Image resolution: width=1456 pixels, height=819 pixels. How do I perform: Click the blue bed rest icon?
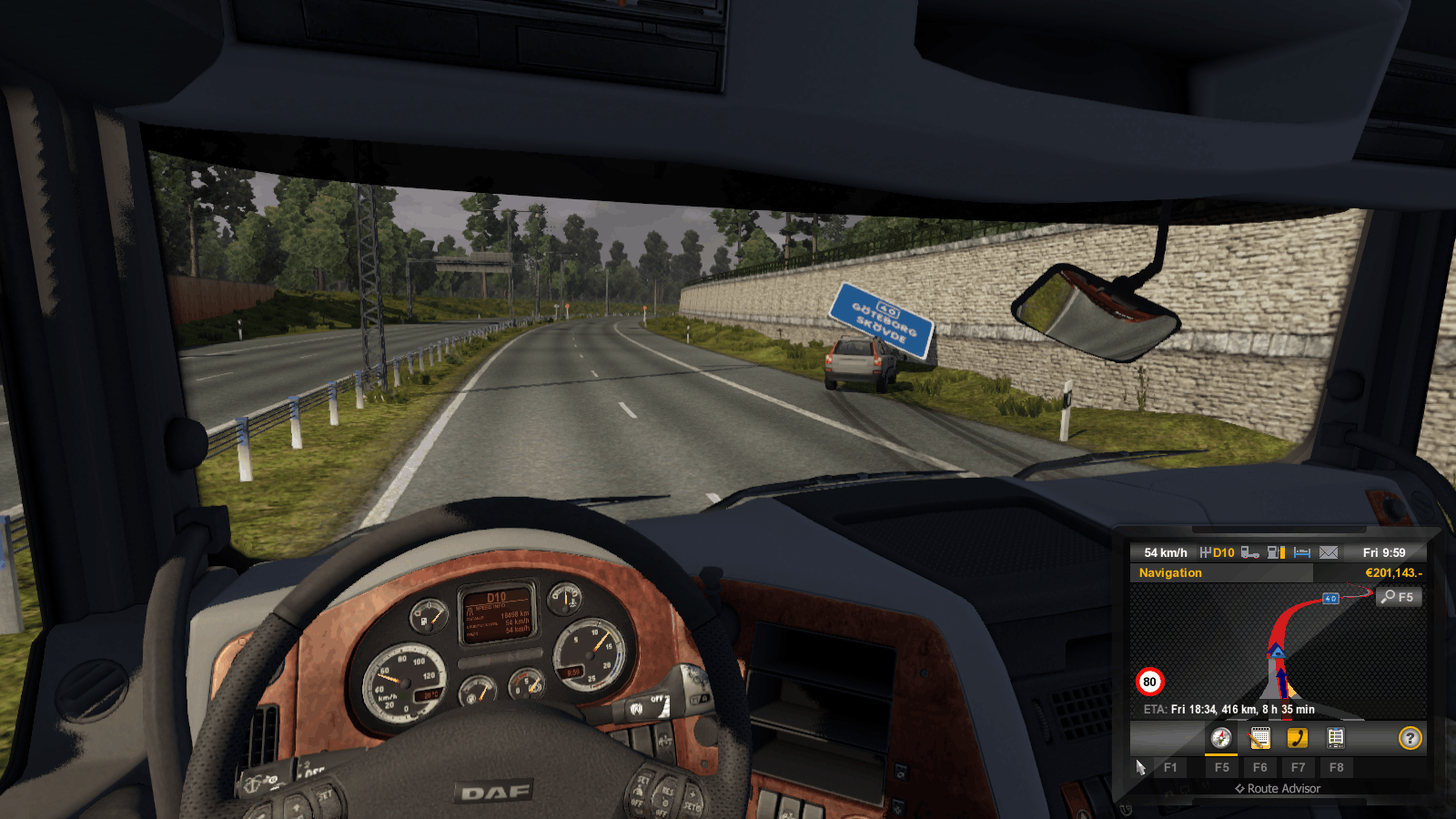[1302, 552]
